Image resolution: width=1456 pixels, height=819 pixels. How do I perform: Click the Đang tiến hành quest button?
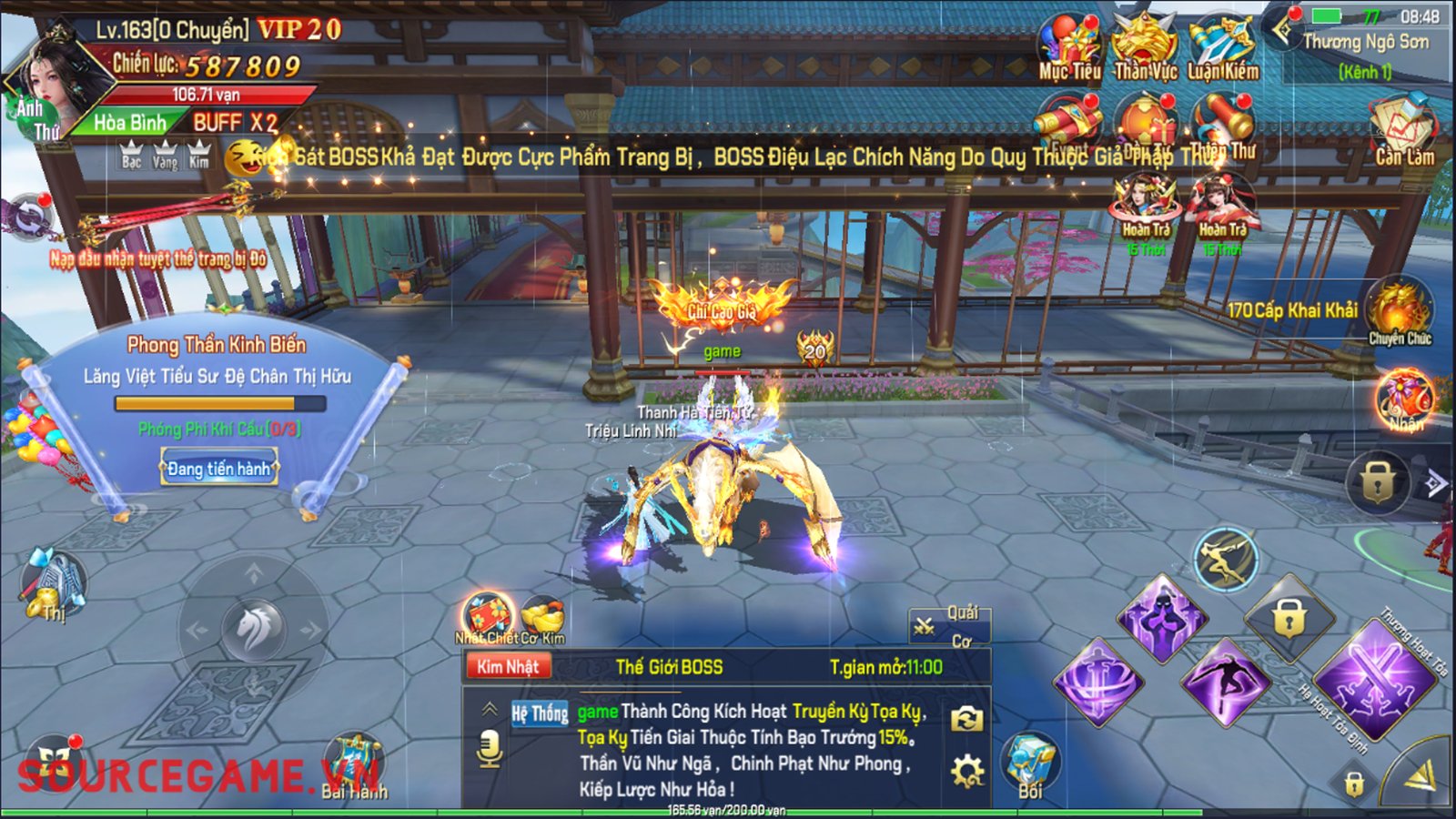219,469
